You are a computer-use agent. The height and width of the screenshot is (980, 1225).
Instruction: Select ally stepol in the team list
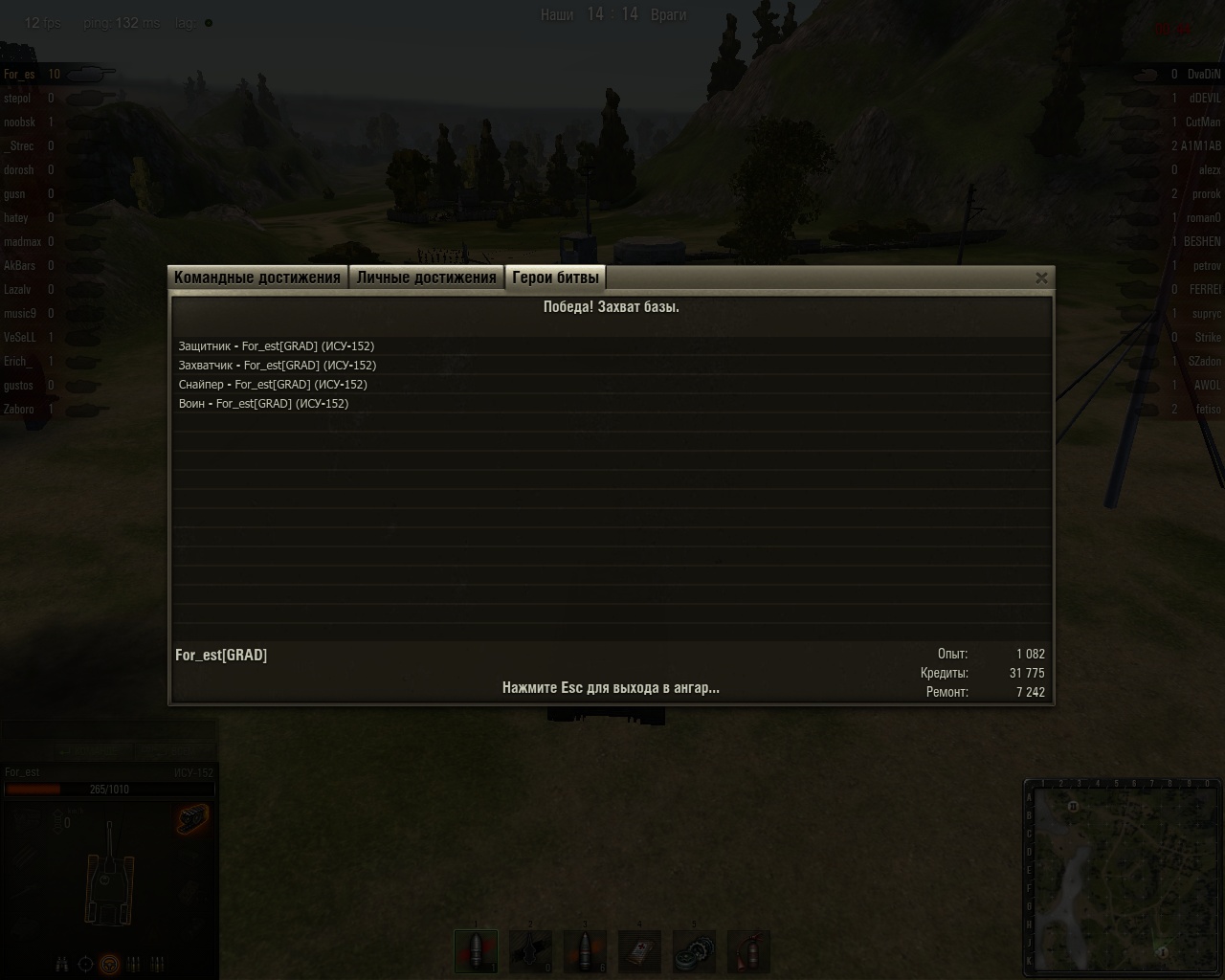(x=18, y=99)
